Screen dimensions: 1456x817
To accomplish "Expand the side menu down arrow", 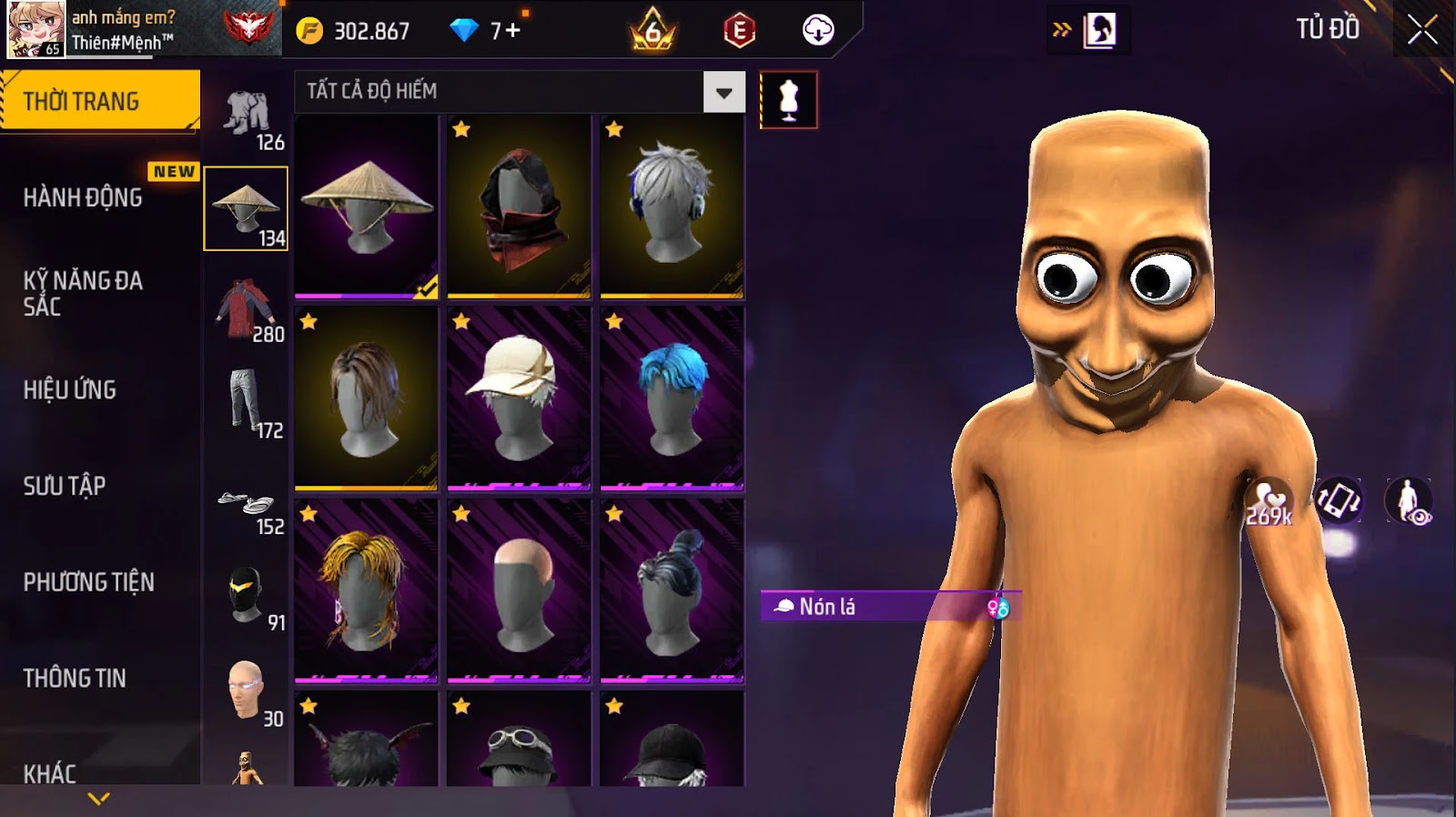I will (98, 798).
